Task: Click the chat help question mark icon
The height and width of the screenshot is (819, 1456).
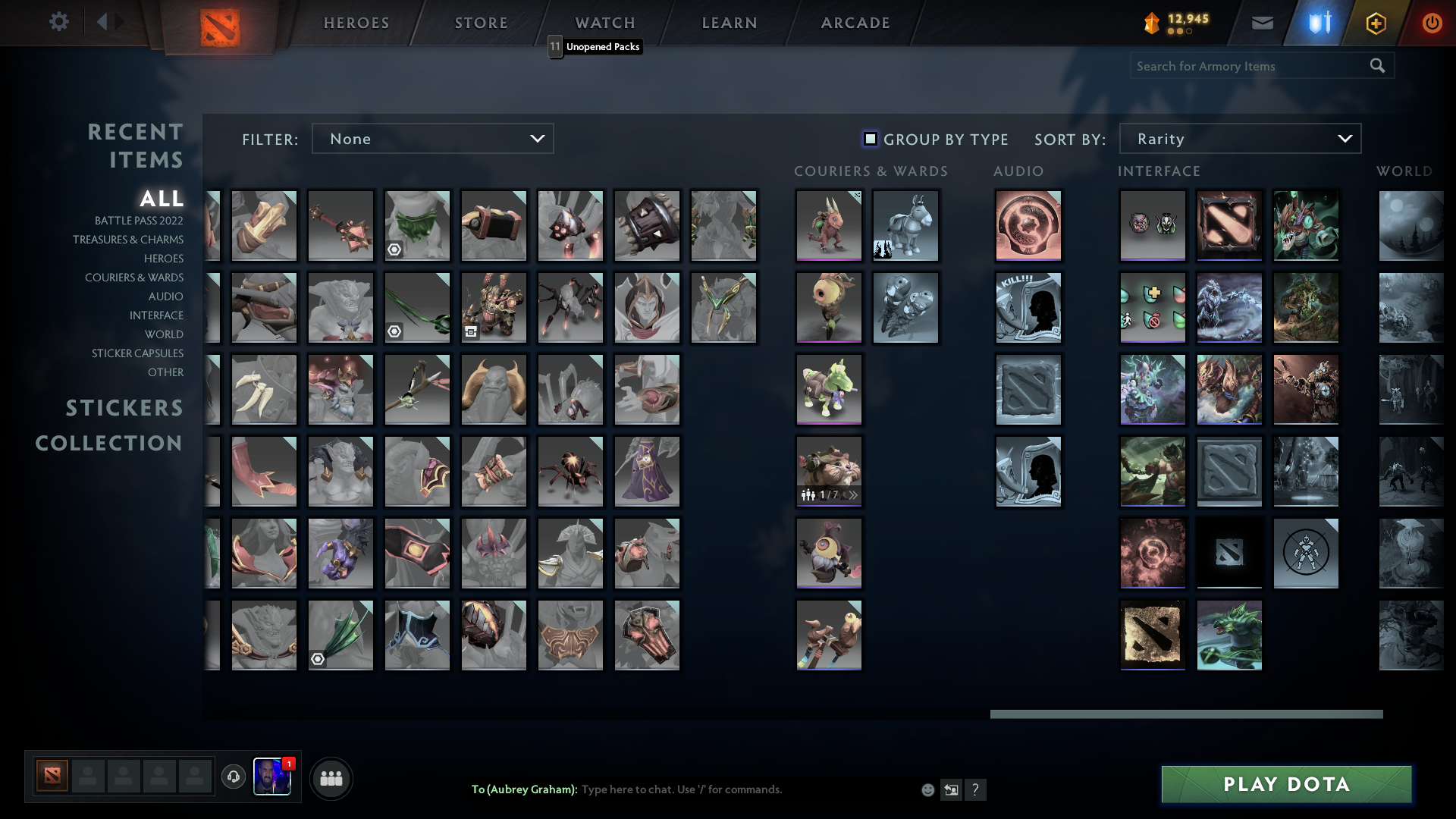Action: click(977, 789)
